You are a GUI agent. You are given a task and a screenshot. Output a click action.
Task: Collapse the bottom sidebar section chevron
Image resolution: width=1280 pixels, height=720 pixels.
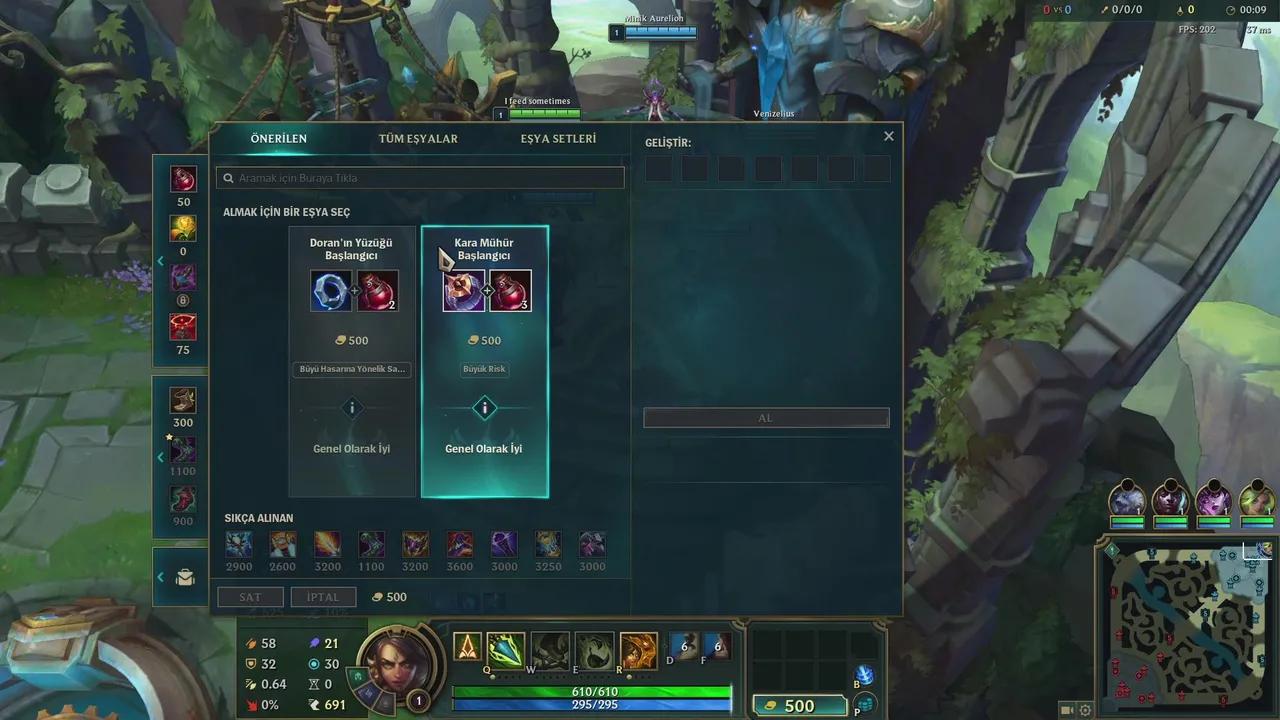(x=160, y=577)
